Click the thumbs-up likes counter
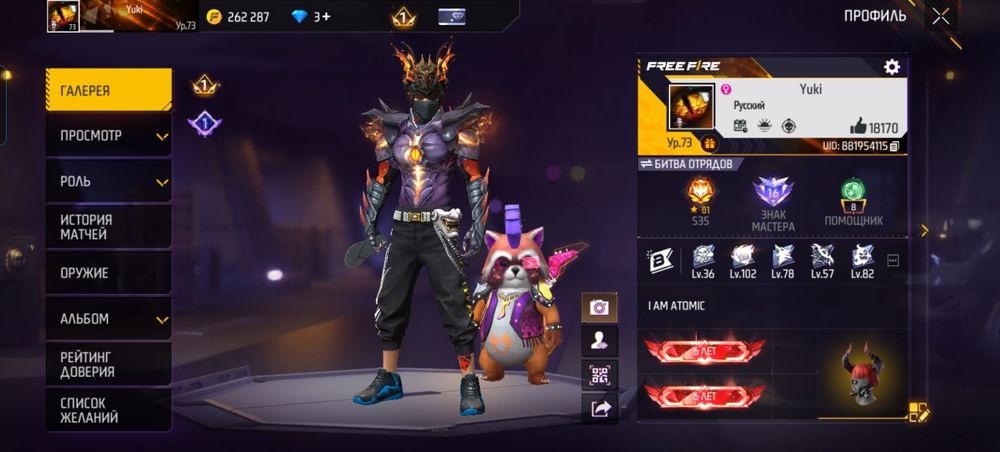The width and height of the screenshot is (1000, 452). (x=873, y=127)
